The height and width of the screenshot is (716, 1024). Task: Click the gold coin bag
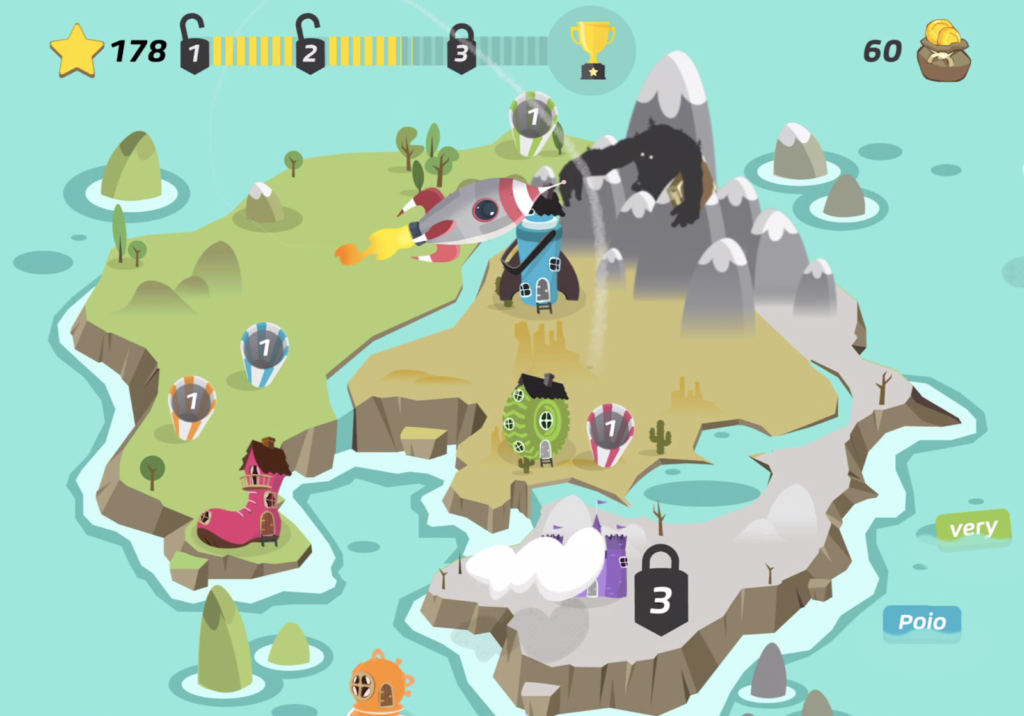click(x=943, y=51)
